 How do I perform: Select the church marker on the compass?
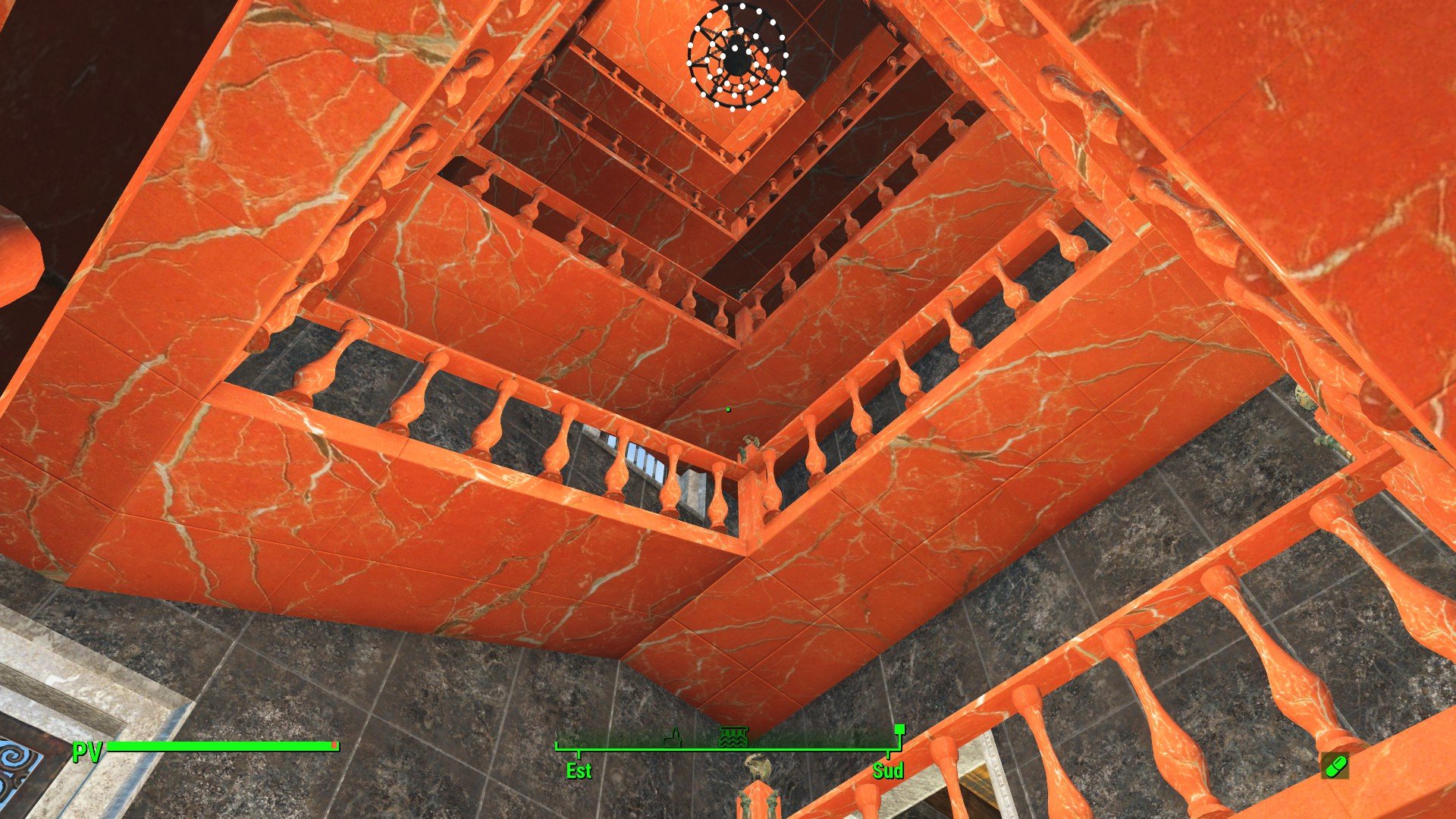[x=672, y=737]
